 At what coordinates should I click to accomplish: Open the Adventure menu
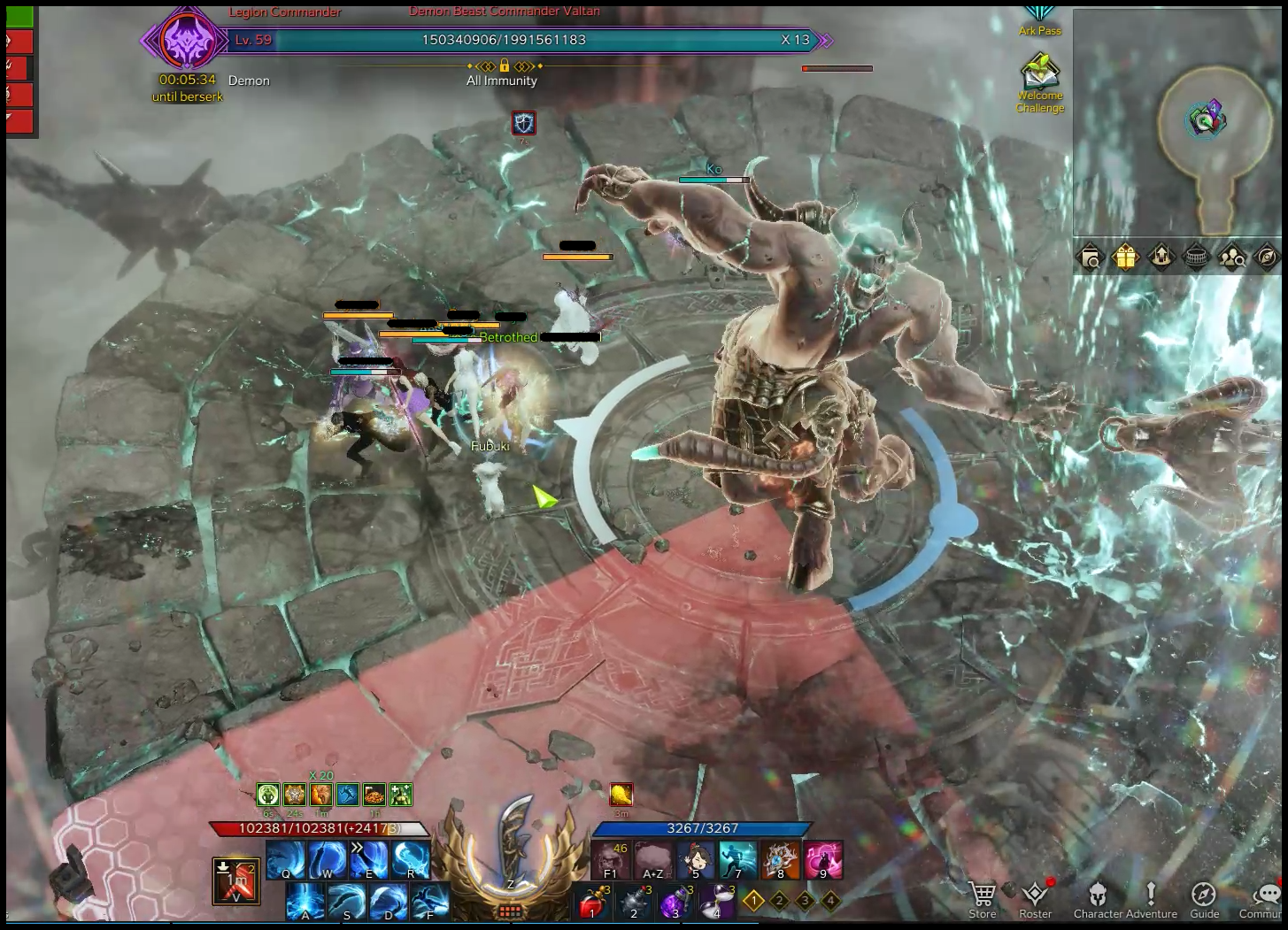(x=1151, y=897)
